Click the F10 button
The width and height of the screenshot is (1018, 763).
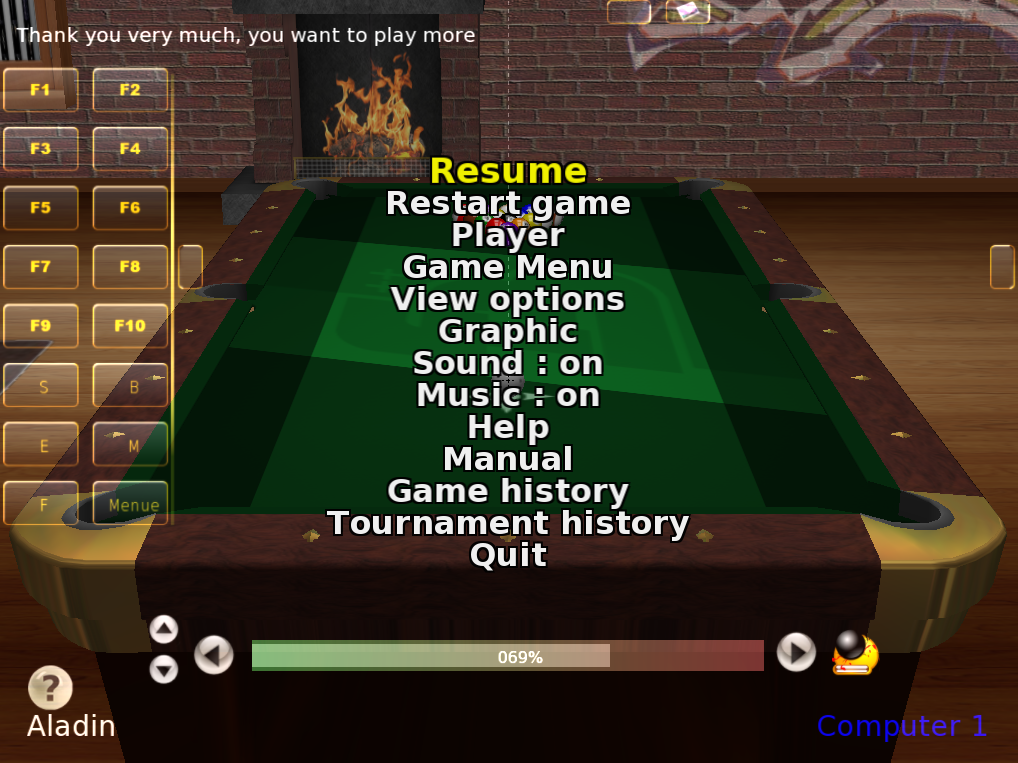130,326
